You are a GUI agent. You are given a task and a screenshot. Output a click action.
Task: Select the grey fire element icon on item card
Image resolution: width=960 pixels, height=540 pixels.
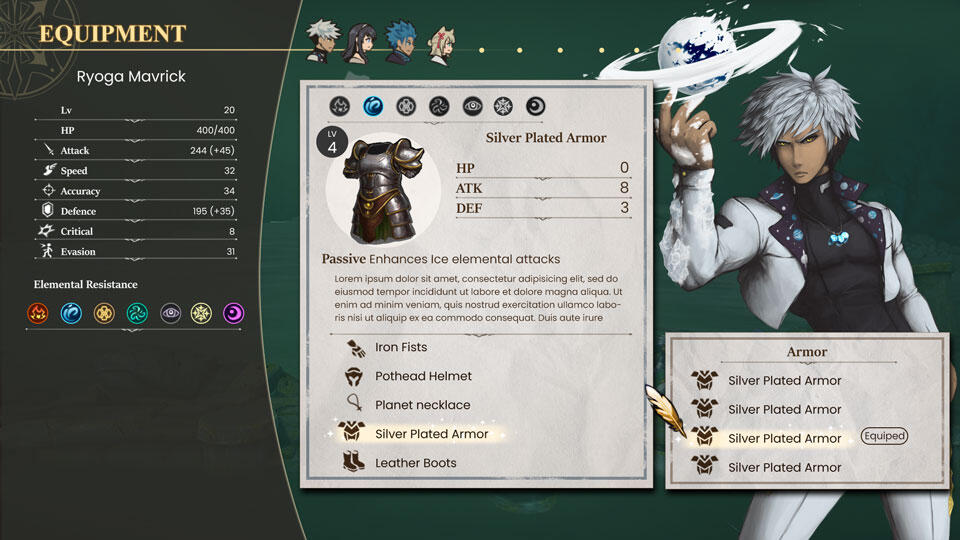(x=340, y=105)
